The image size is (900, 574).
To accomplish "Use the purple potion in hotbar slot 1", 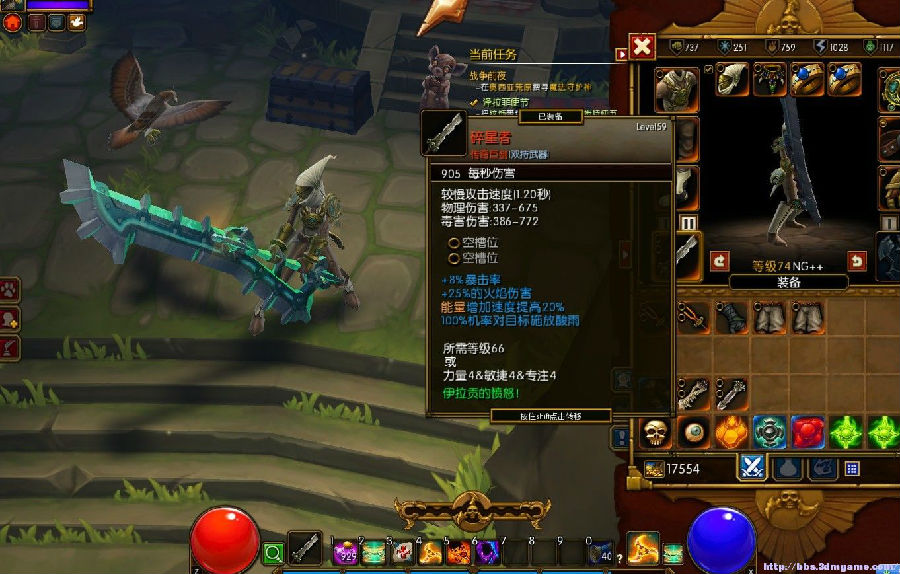I will click(346, 551).
